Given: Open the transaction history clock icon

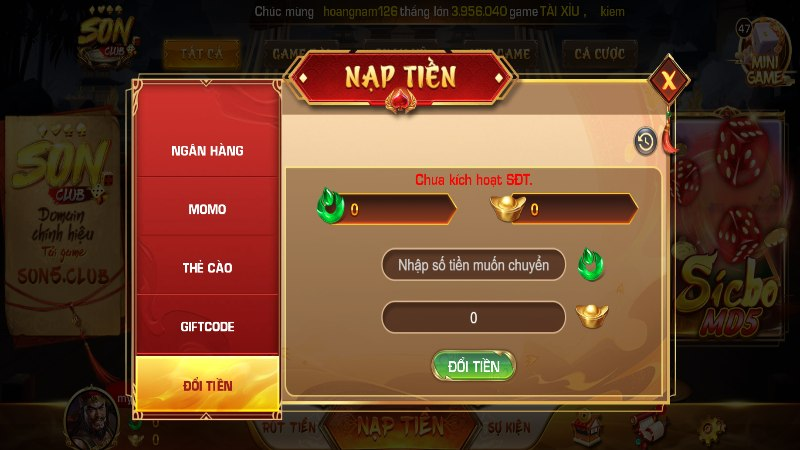Looking at the screenshot, I should 646,142.
